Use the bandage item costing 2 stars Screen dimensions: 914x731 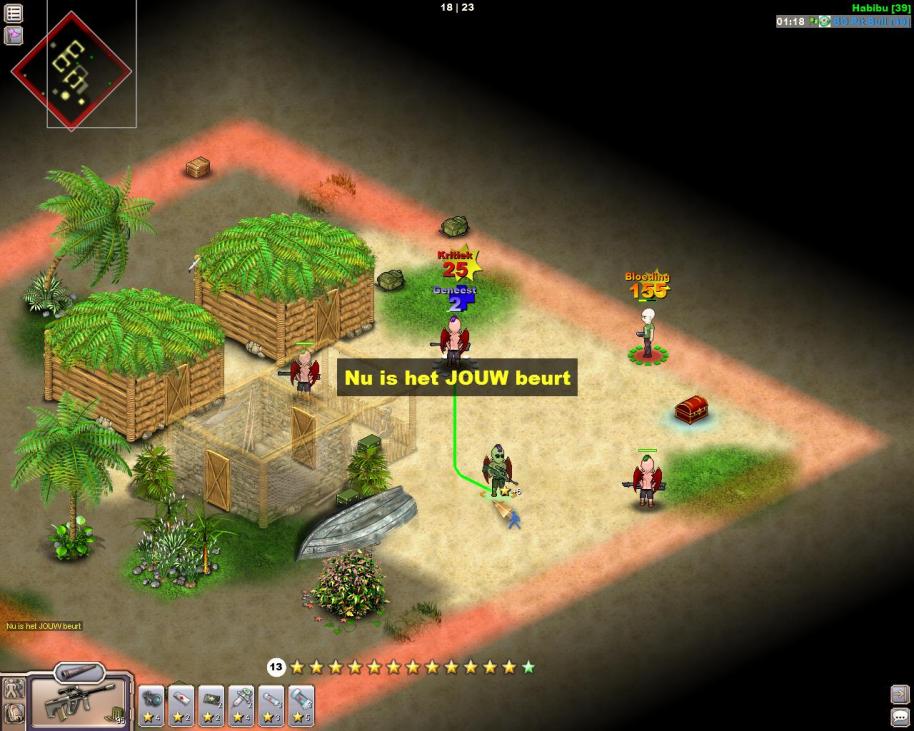pos(181,701)
